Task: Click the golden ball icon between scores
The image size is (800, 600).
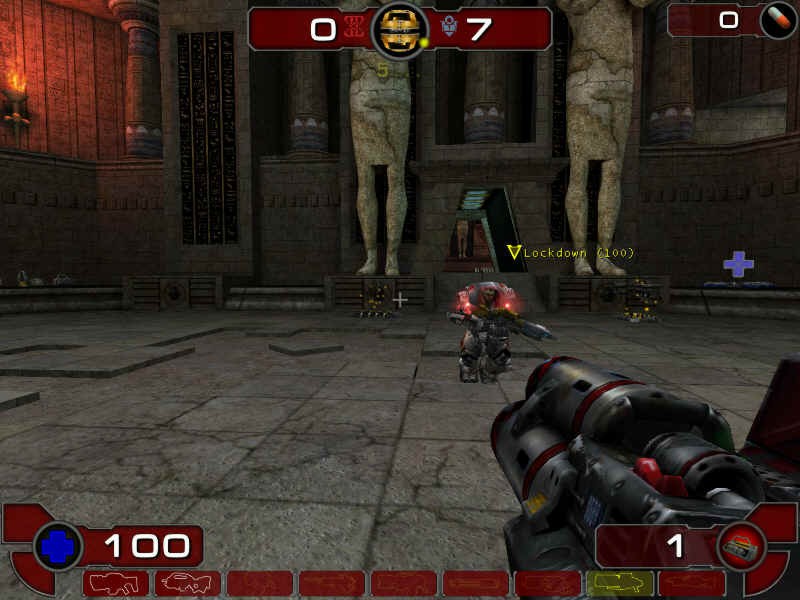Action: point(399,30)
